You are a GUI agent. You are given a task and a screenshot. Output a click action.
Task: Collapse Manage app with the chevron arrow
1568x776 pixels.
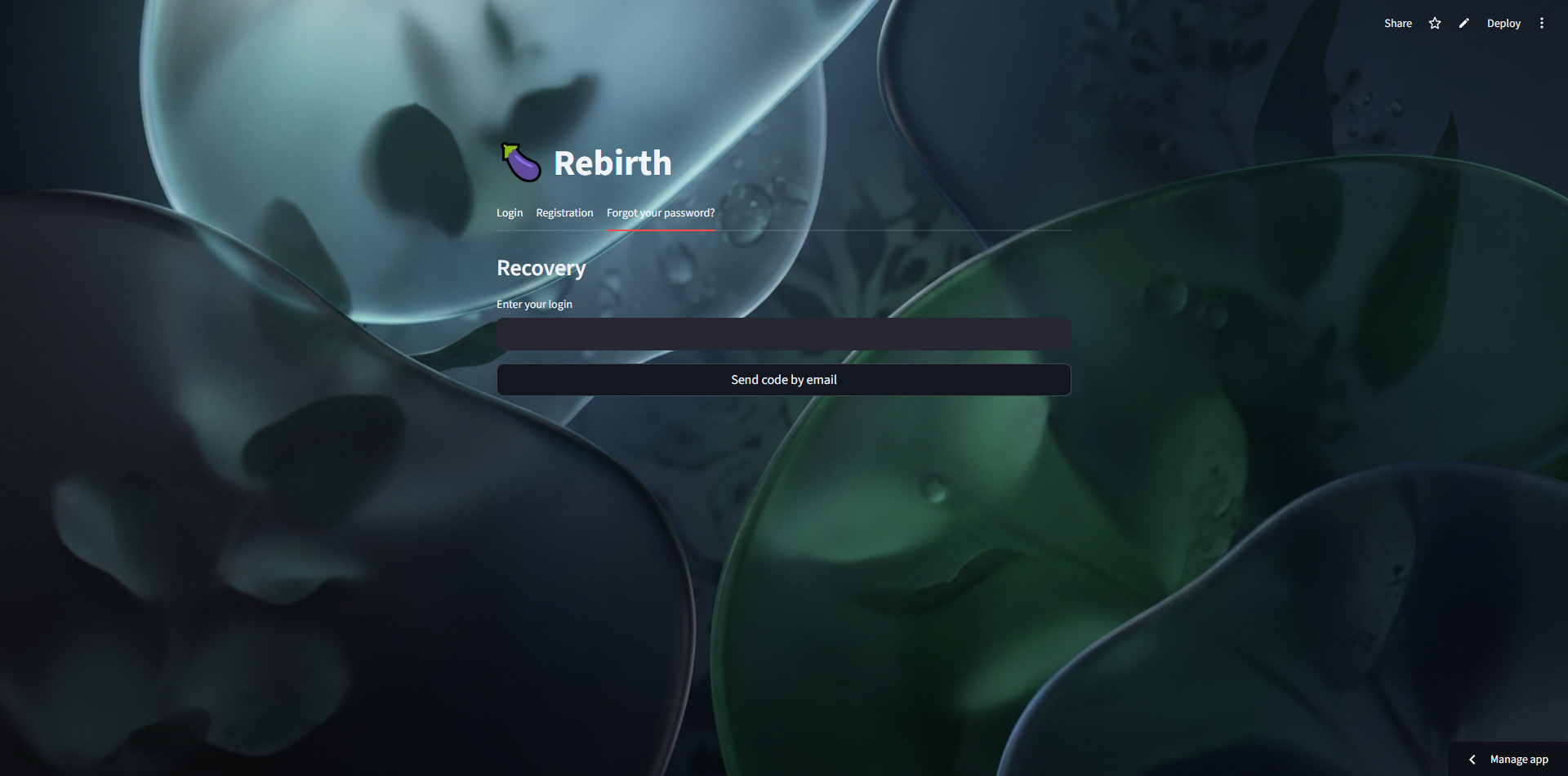(1471, 759)
